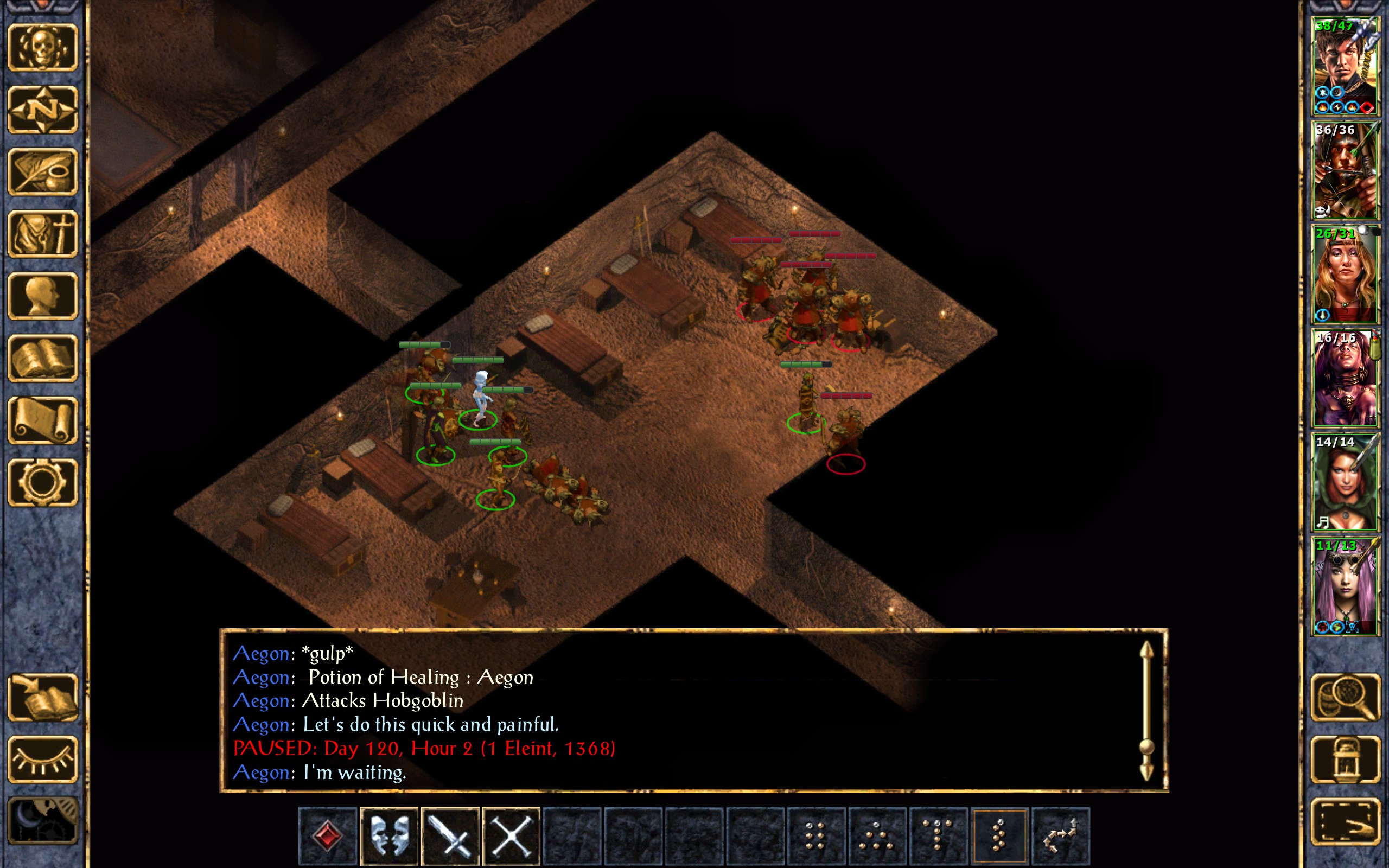
Task: Click the magnifying glass highlight button
Action: coord(1345,698)
